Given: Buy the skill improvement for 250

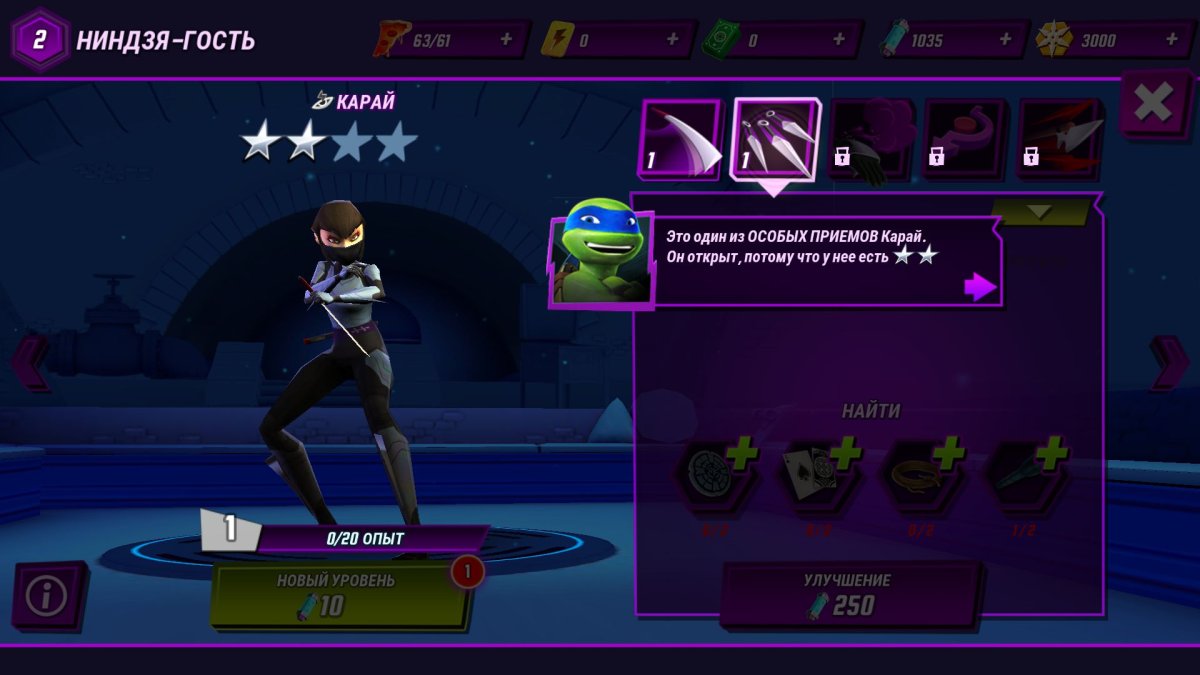Looking at the screenshot, I should (x=849, y=594).
